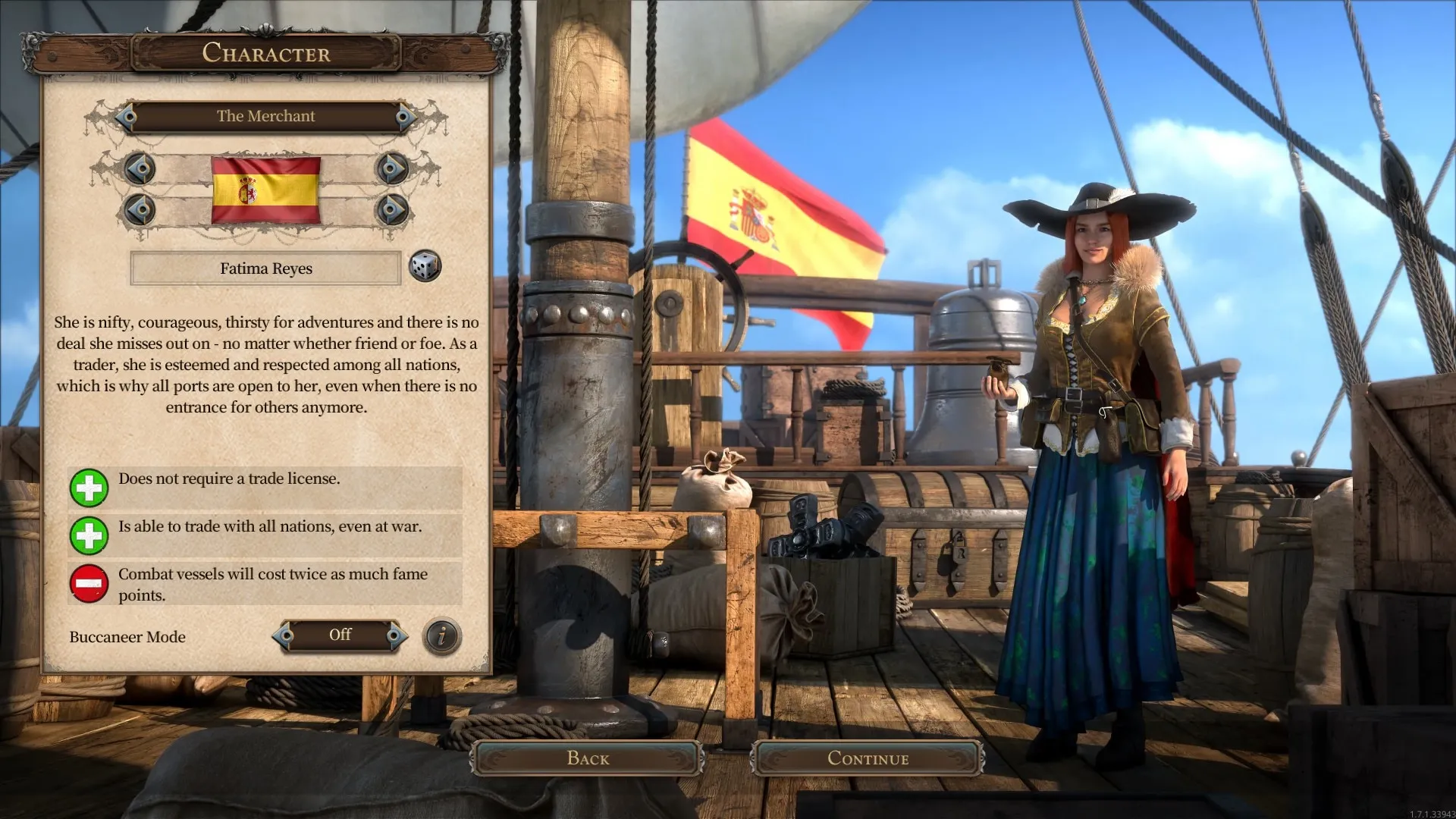Click the upper left arrow beside the Spanish flag
The width and height of the screenshot is (1456, 819).
[x=140, y=168]
